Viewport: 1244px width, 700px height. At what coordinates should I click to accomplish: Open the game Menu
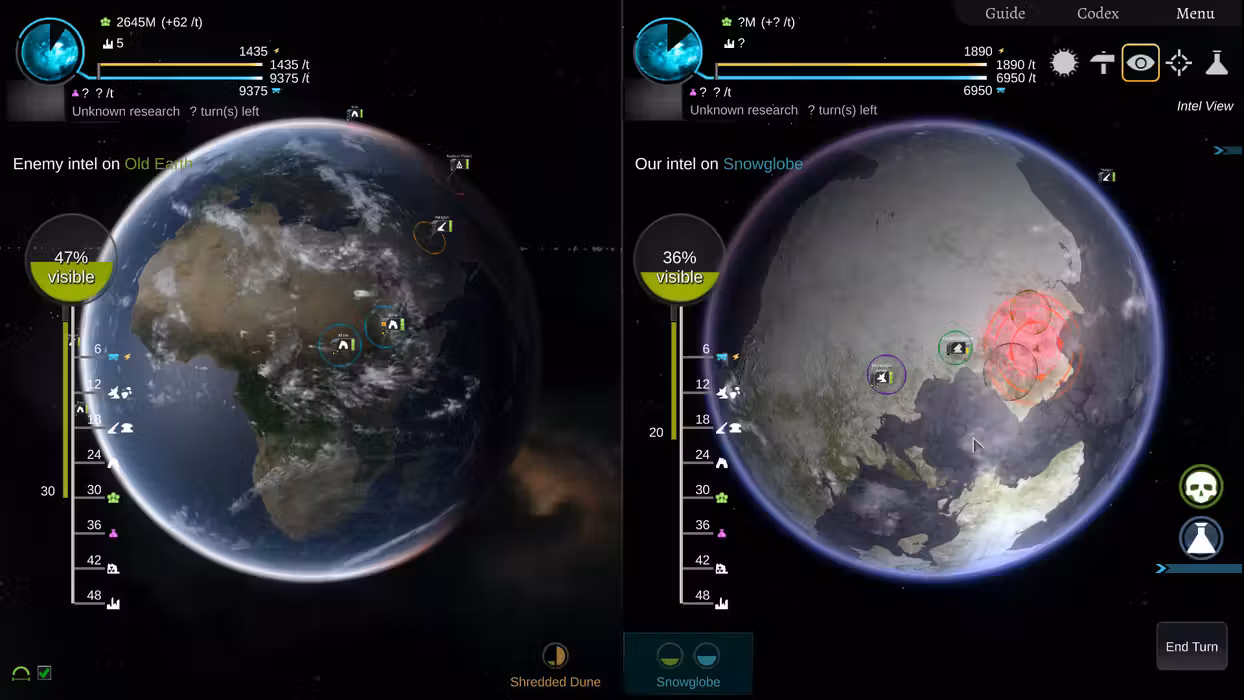[x=1195, y=13]
